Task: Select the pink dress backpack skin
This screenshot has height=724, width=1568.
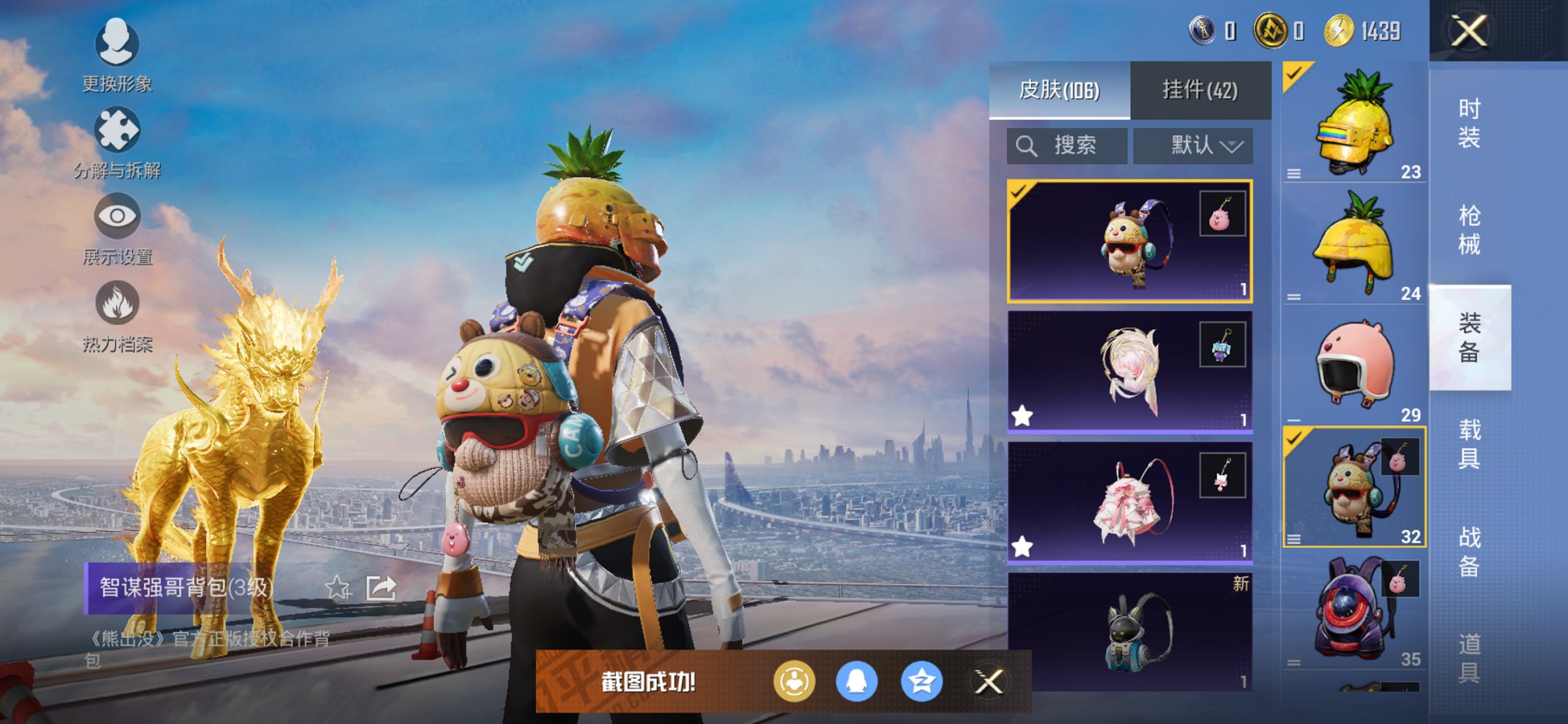Action: pyautogui.click(x=1129, y=502)
